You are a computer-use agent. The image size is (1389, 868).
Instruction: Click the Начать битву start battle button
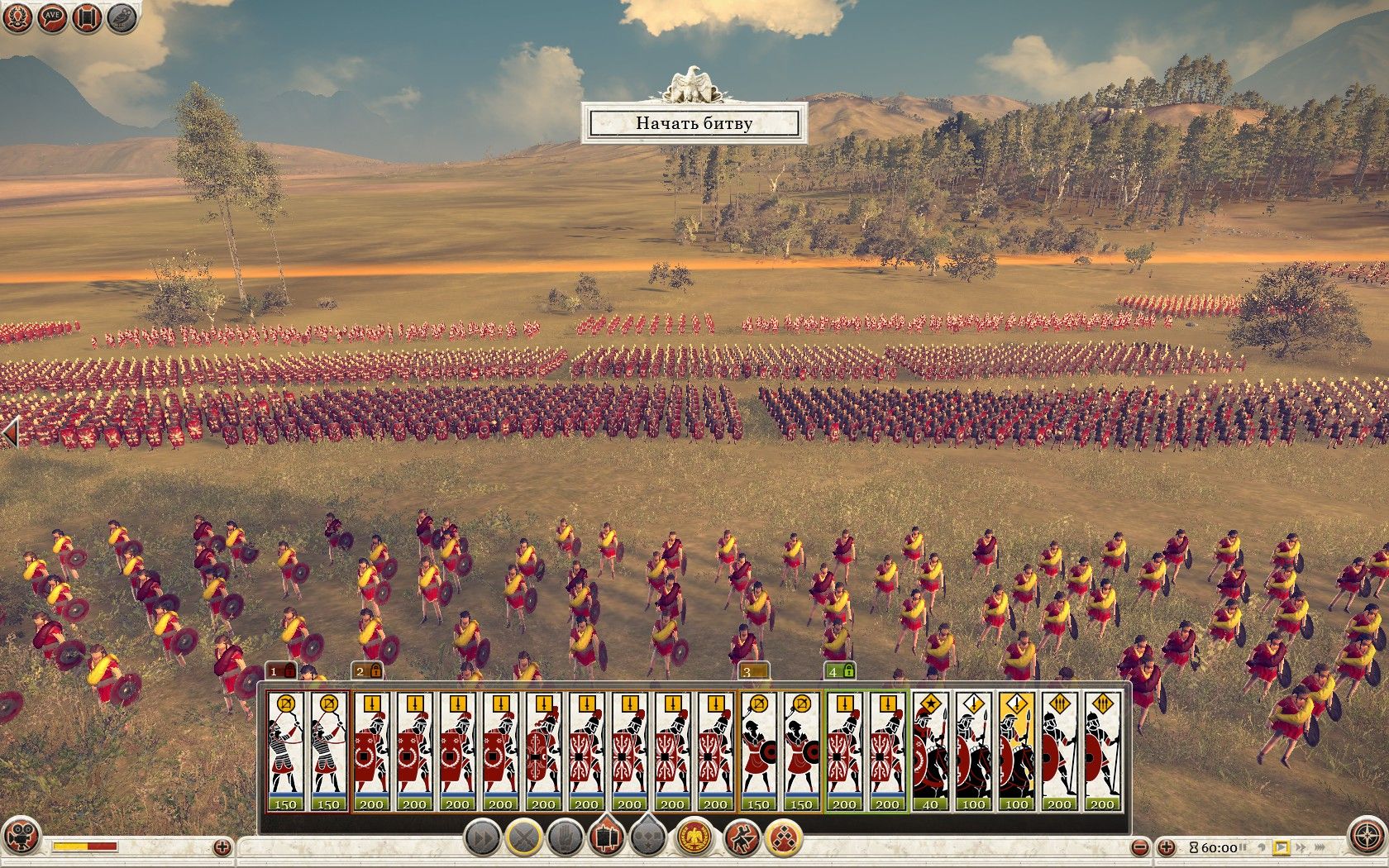click(694, 124)
